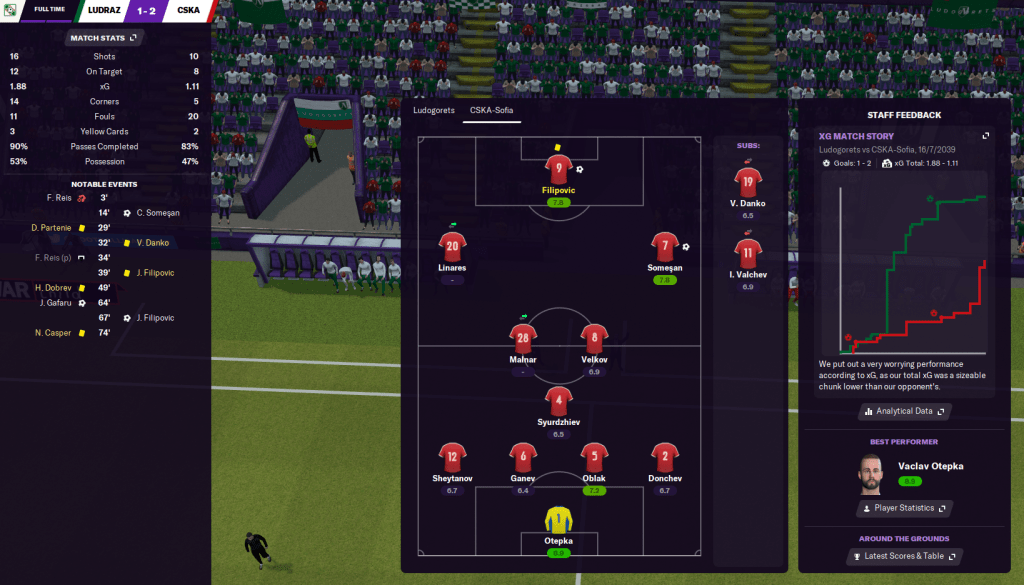The height and width of the screenshot is (585, 1024).
Task: Choose Linares number 20 on the pitch
Action: [452, 247]
